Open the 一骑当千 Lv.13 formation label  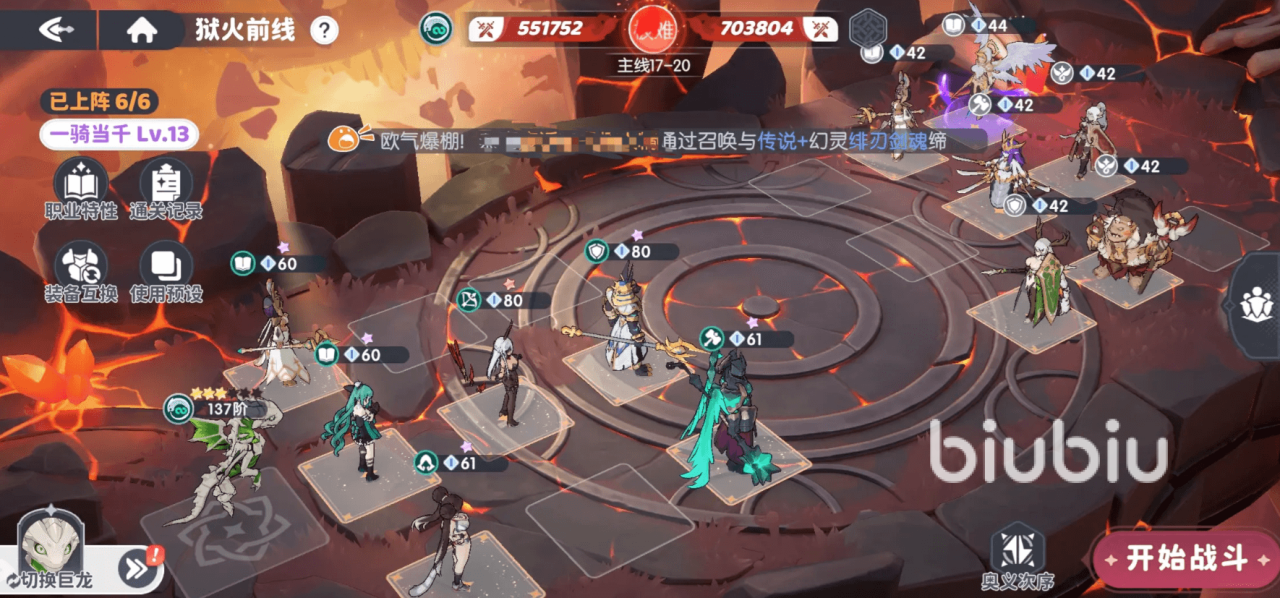119,134
